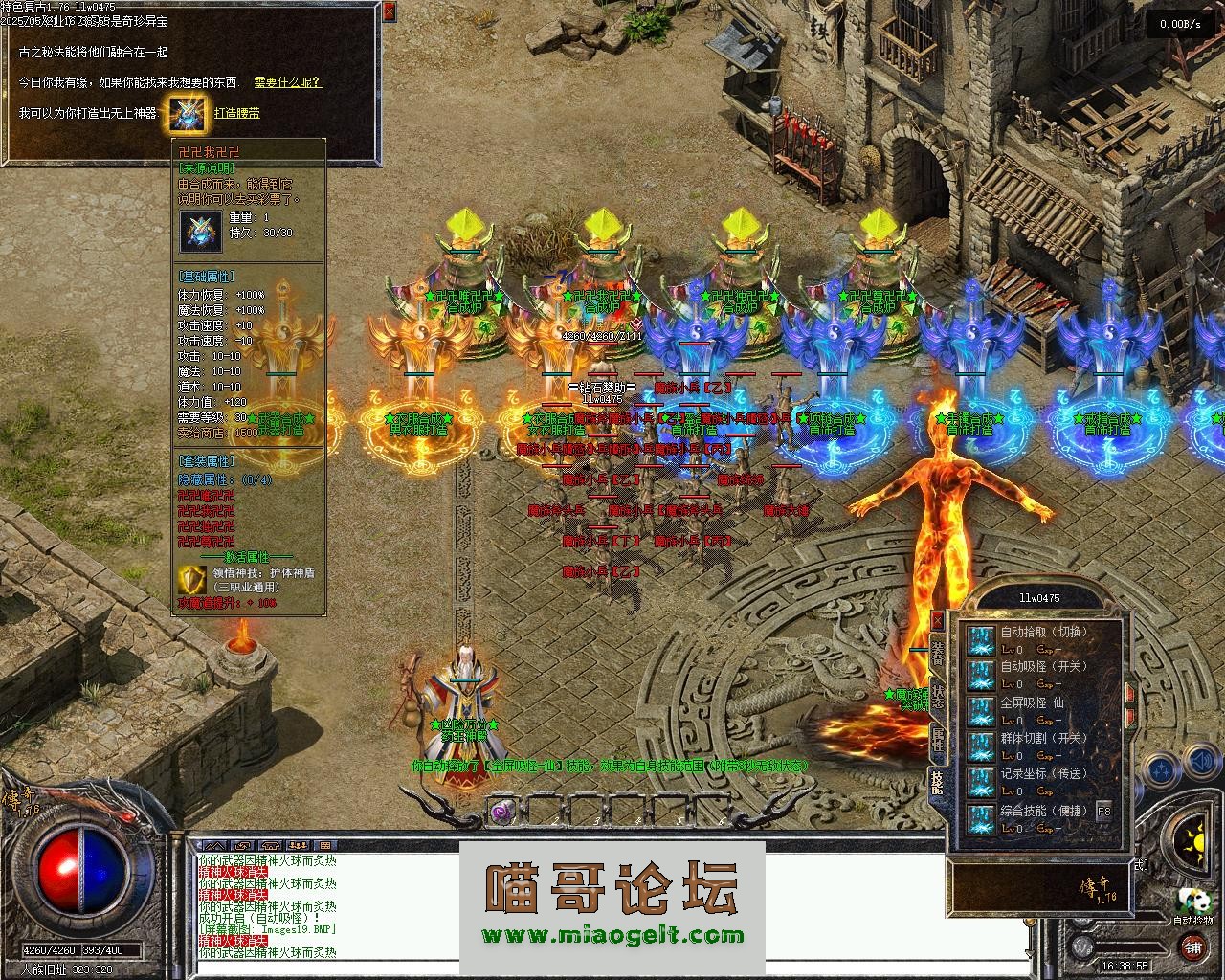Click the F8 hotkey button for 综合技能
Viewport: 1225px width, 980px height.
point(1103,811)
